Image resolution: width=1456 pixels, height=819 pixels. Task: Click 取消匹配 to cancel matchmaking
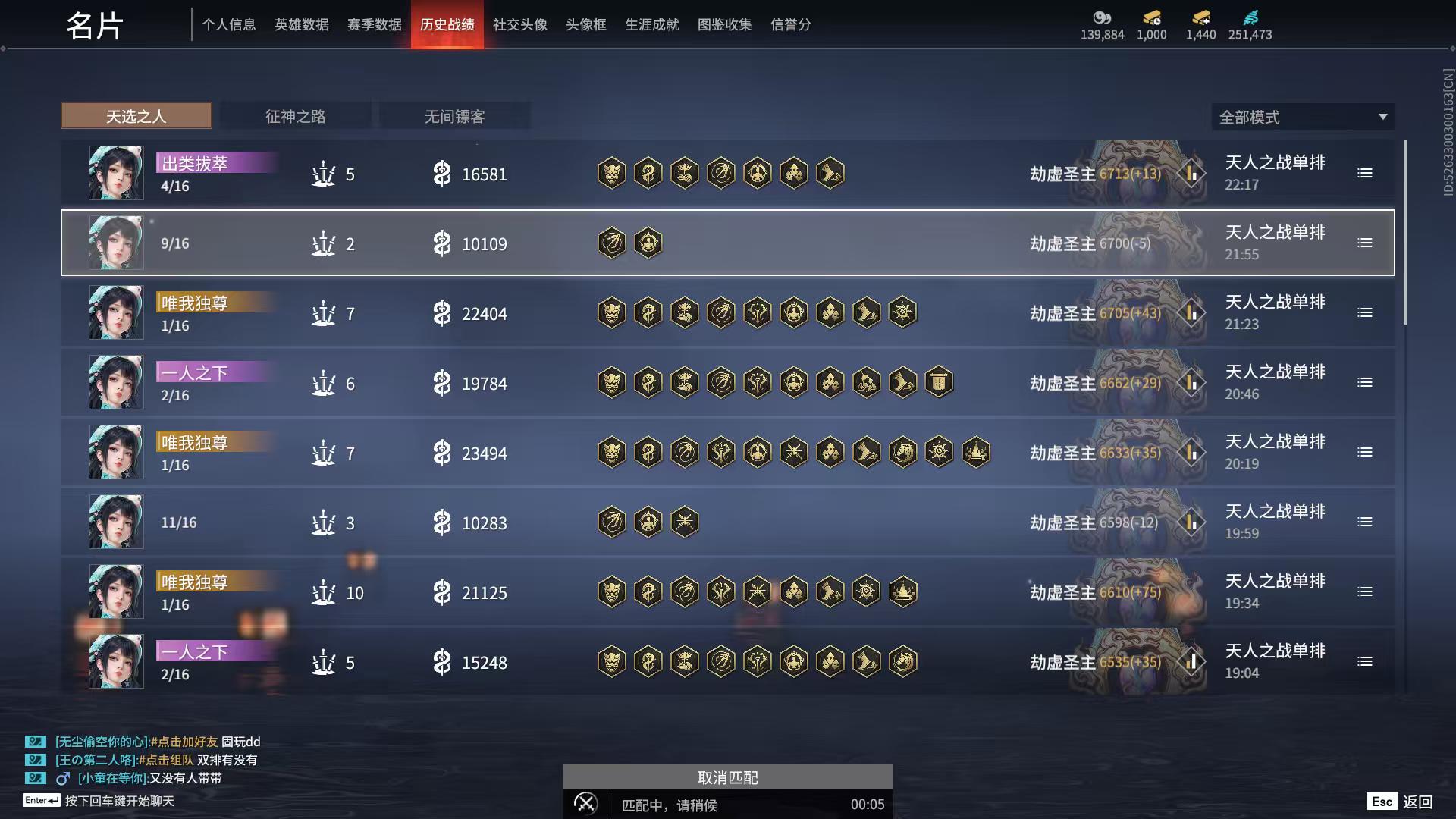727,777
